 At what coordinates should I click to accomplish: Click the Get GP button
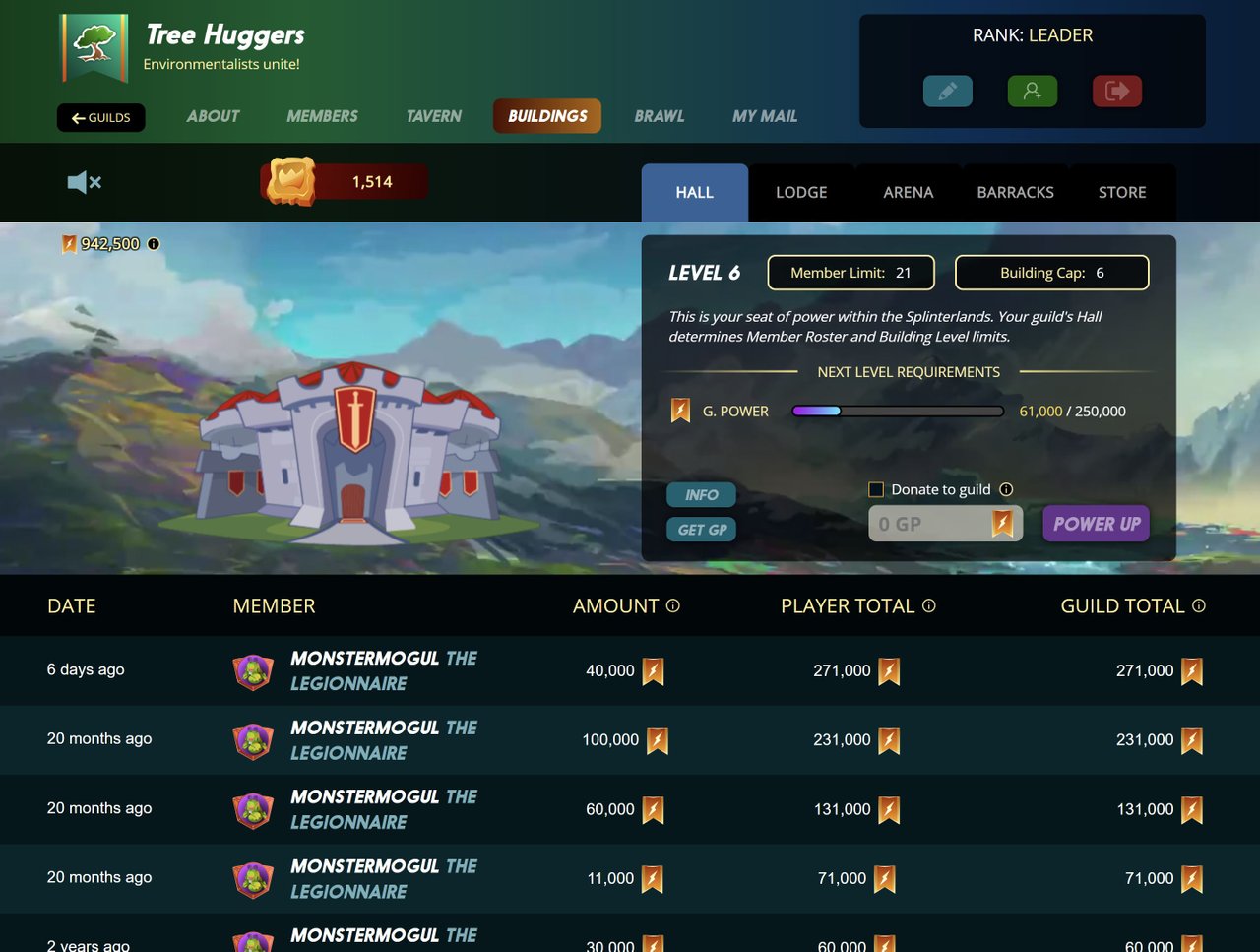tap(701, 530)
